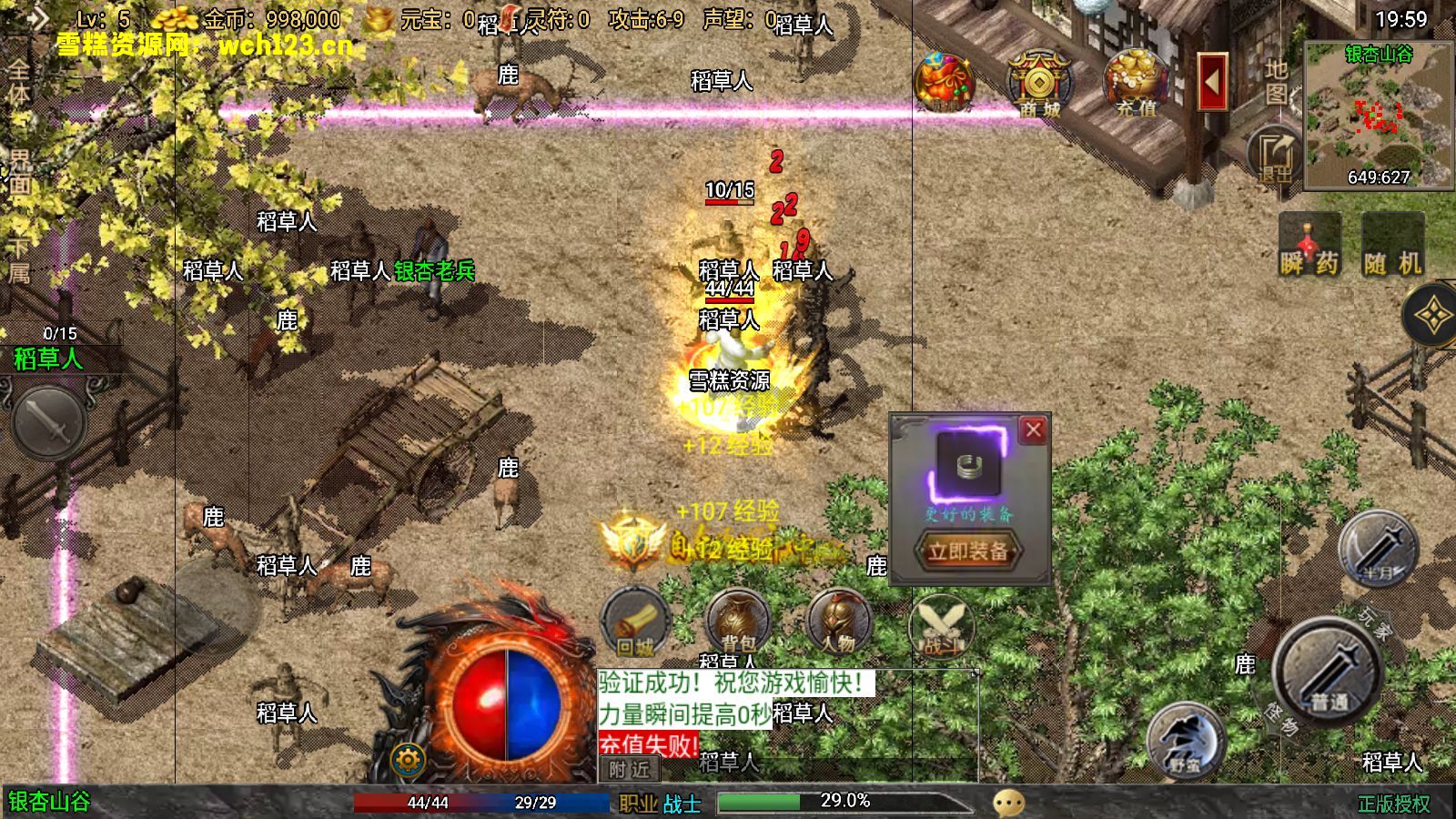Open the gear settings icon
Image resolution: width=1456 pixels, height=819 pixels.
tap(407, 759)
